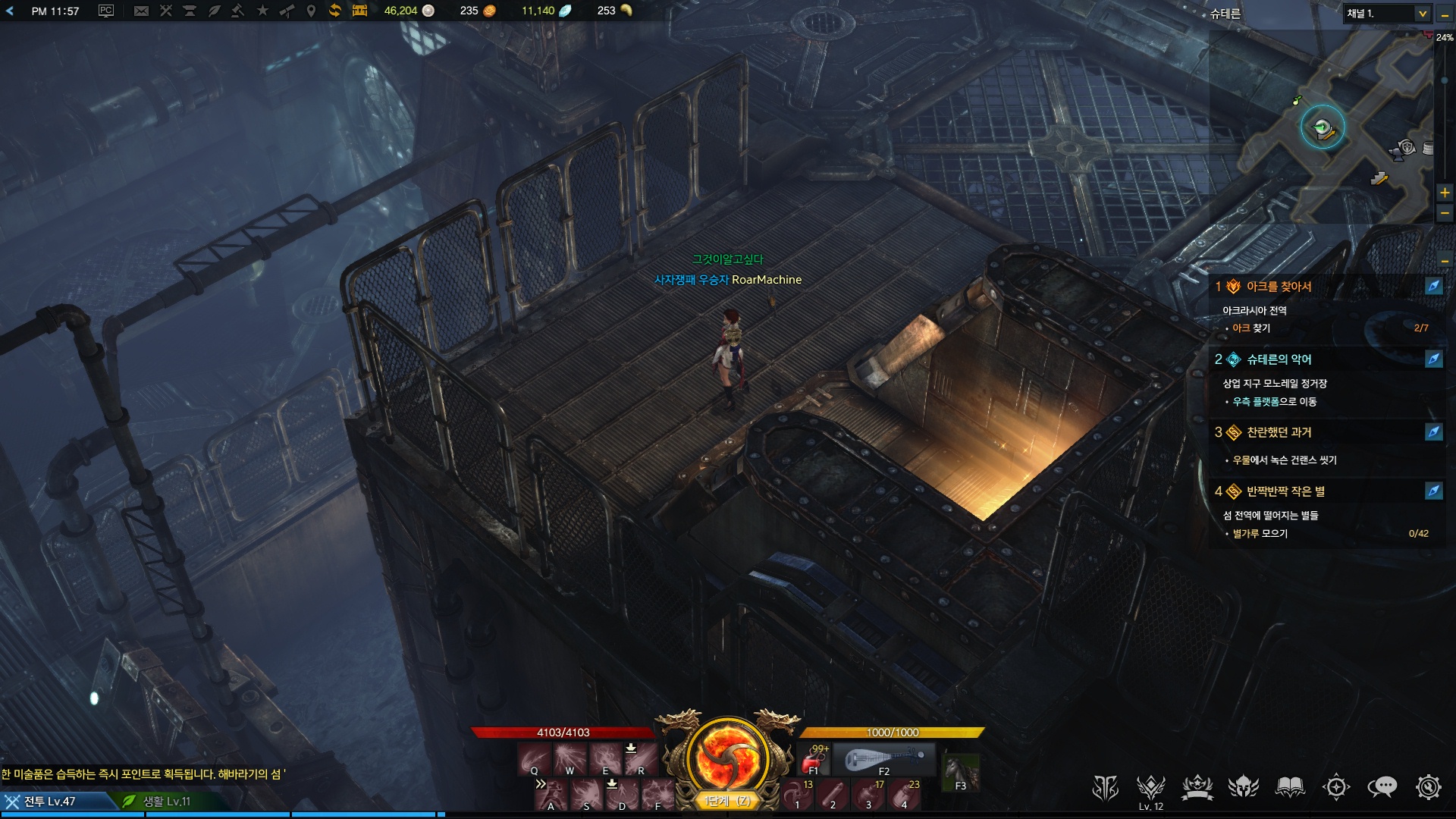Open the channel 채널 1 dropdown
Viewport: 1456px width, 819px height.
point(1422,14)
